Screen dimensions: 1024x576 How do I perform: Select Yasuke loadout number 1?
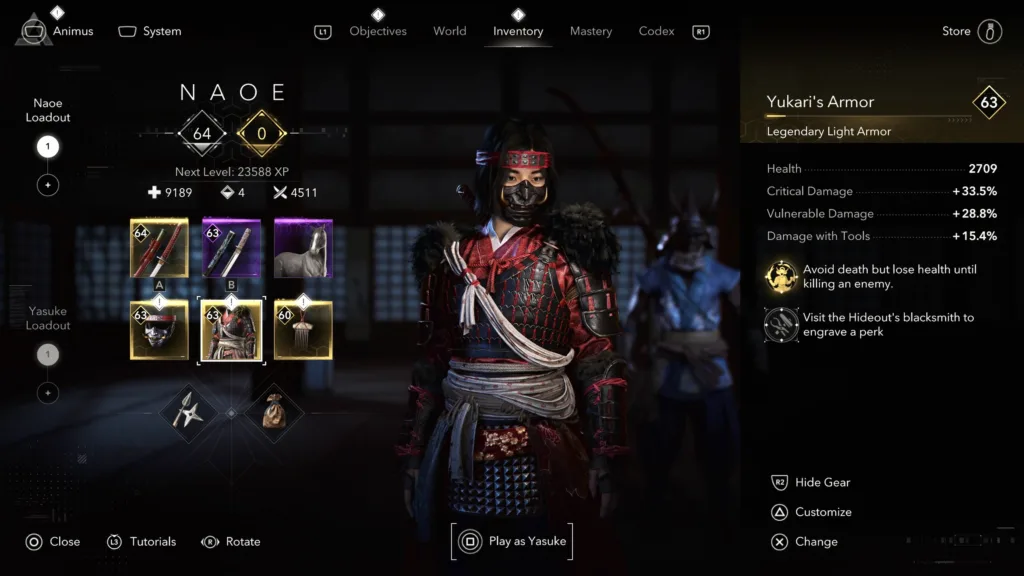pyautogui.click(x=48, y=355)
